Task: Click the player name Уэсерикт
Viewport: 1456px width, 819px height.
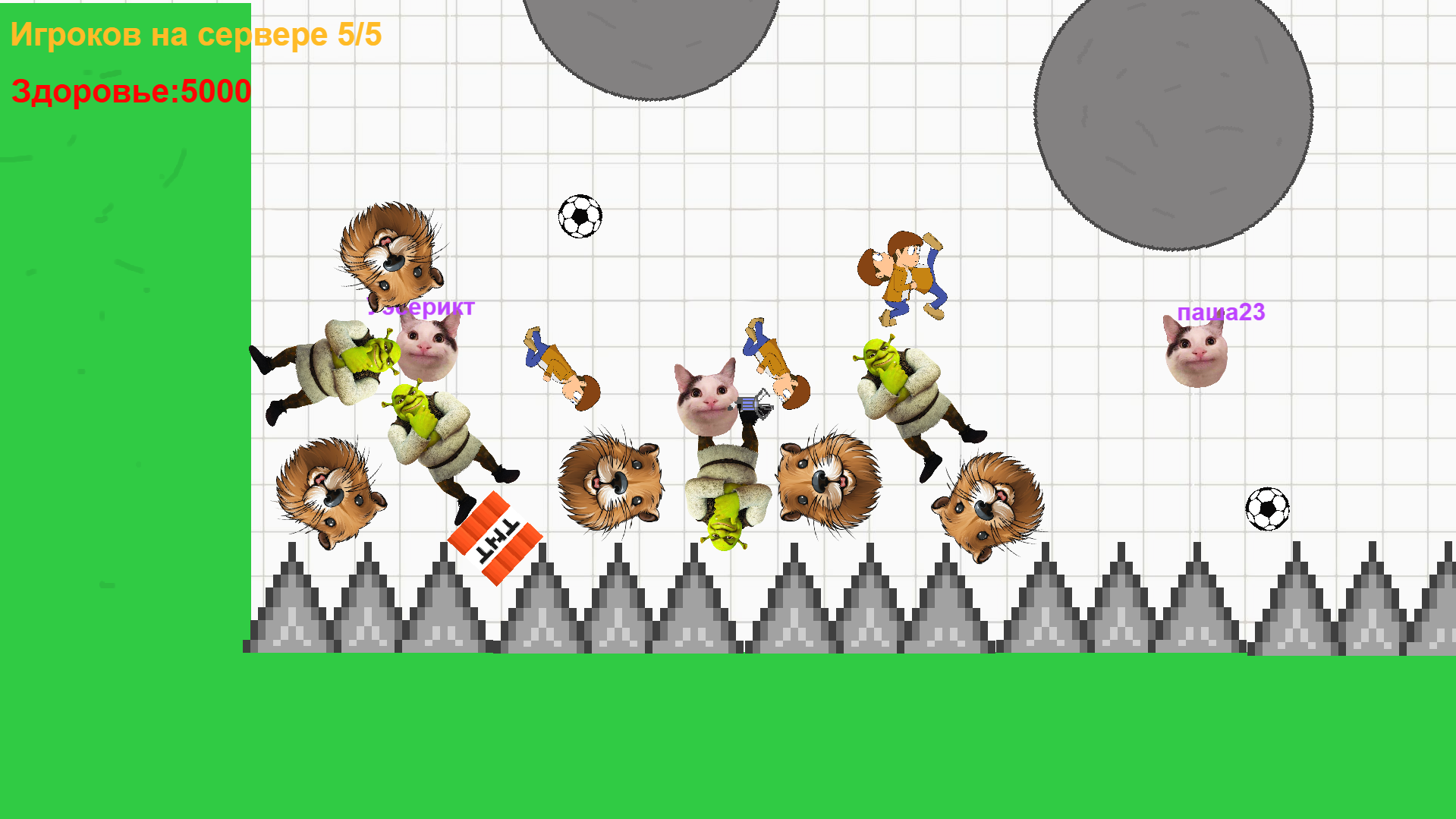Action: pyautogui.click(x=420, y=308)
